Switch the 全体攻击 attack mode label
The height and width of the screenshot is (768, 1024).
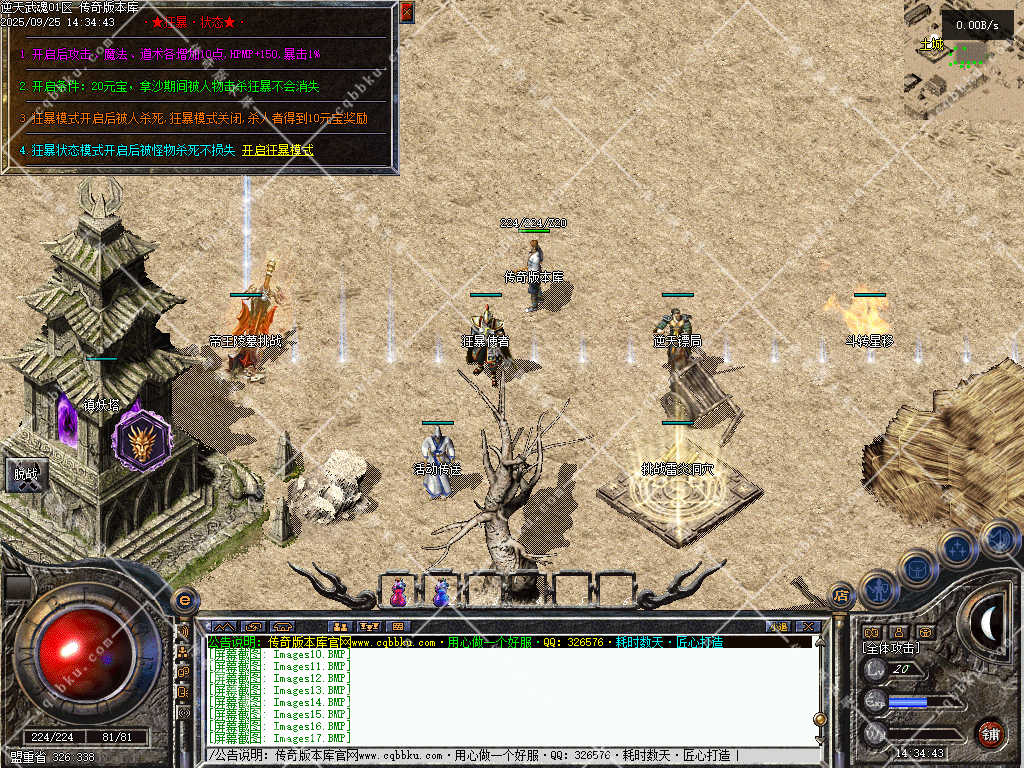tap(892, 649)
